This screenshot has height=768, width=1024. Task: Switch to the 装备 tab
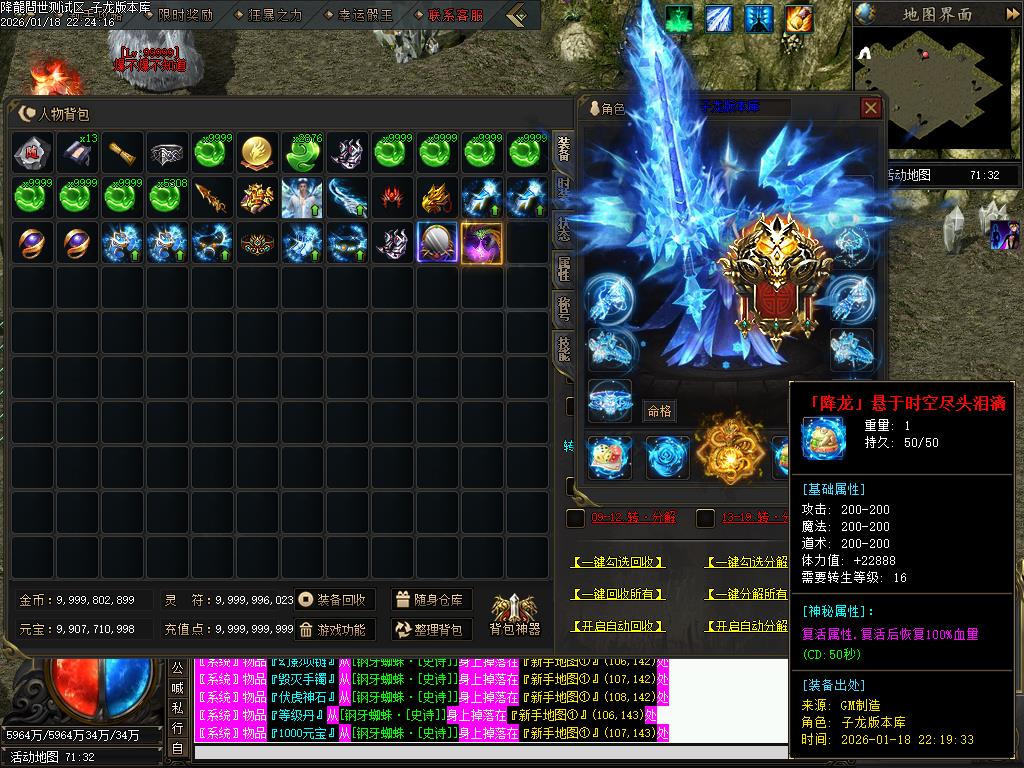coord(563,148)
